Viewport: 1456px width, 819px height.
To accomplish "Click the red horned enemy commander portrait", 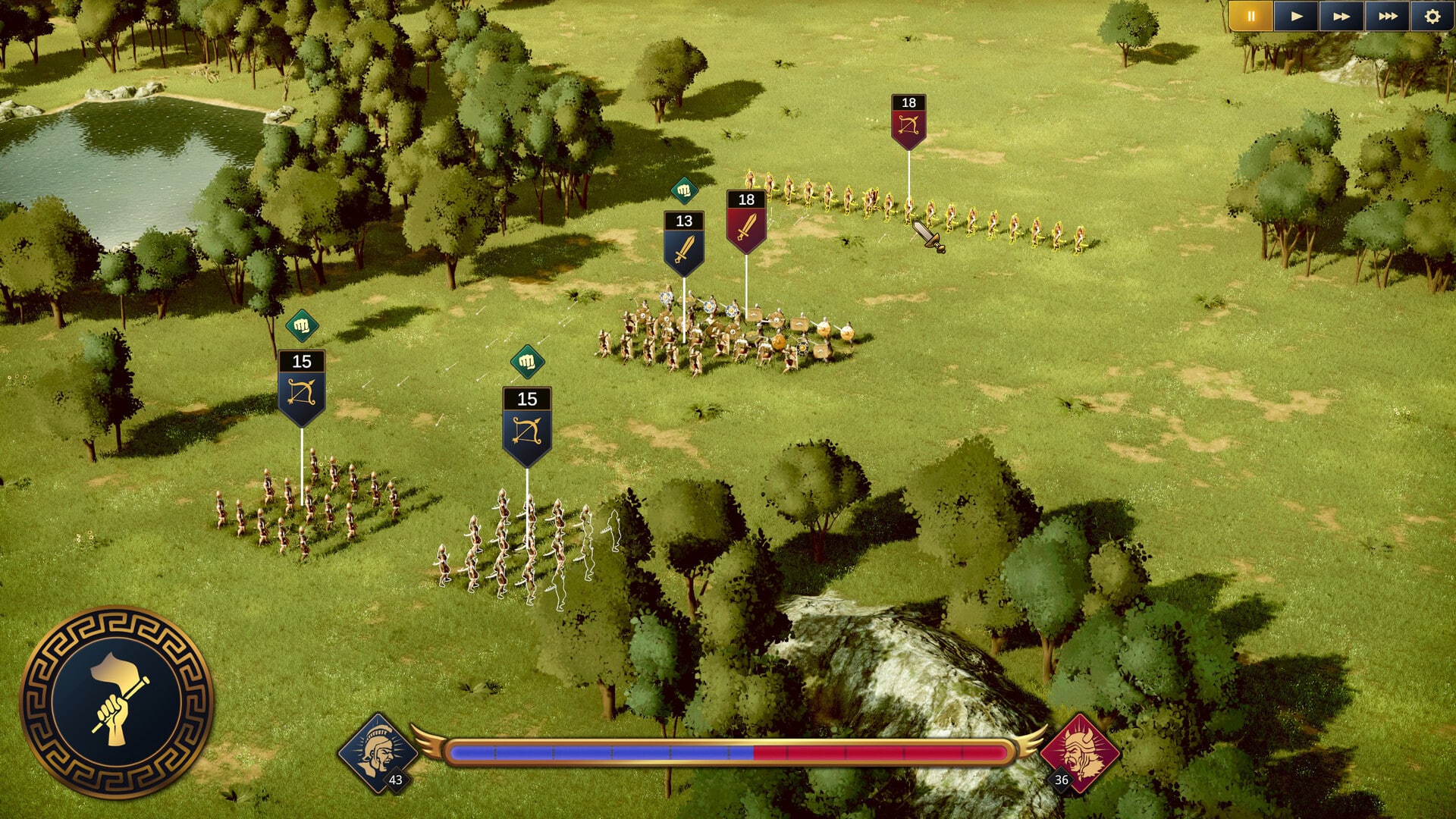I will tap(1079, 752).
